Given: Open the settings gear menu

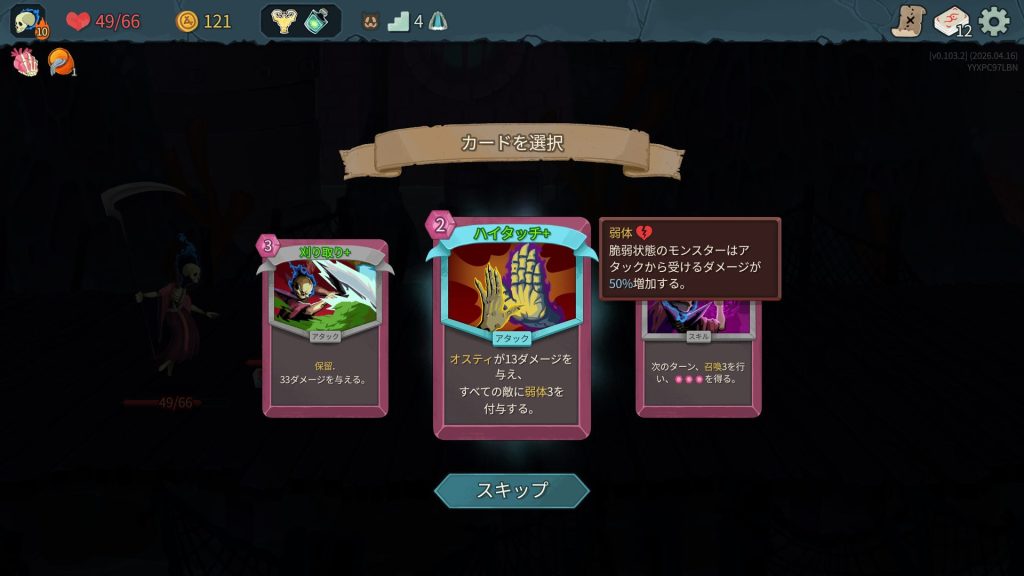Looking at the screenshot, I should (994, 21).
